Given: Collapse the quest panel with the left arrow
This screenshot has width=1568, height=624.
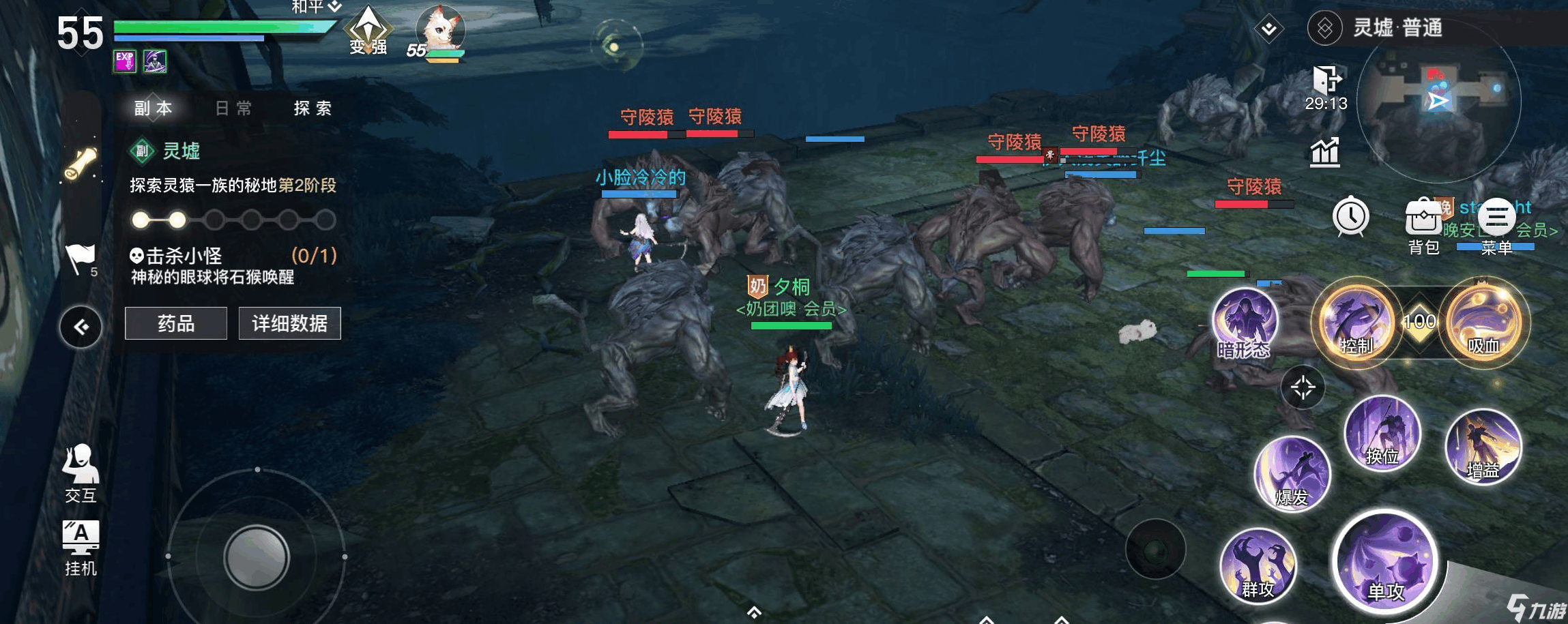Looking at the screenshot, I should tap(81, 325).
